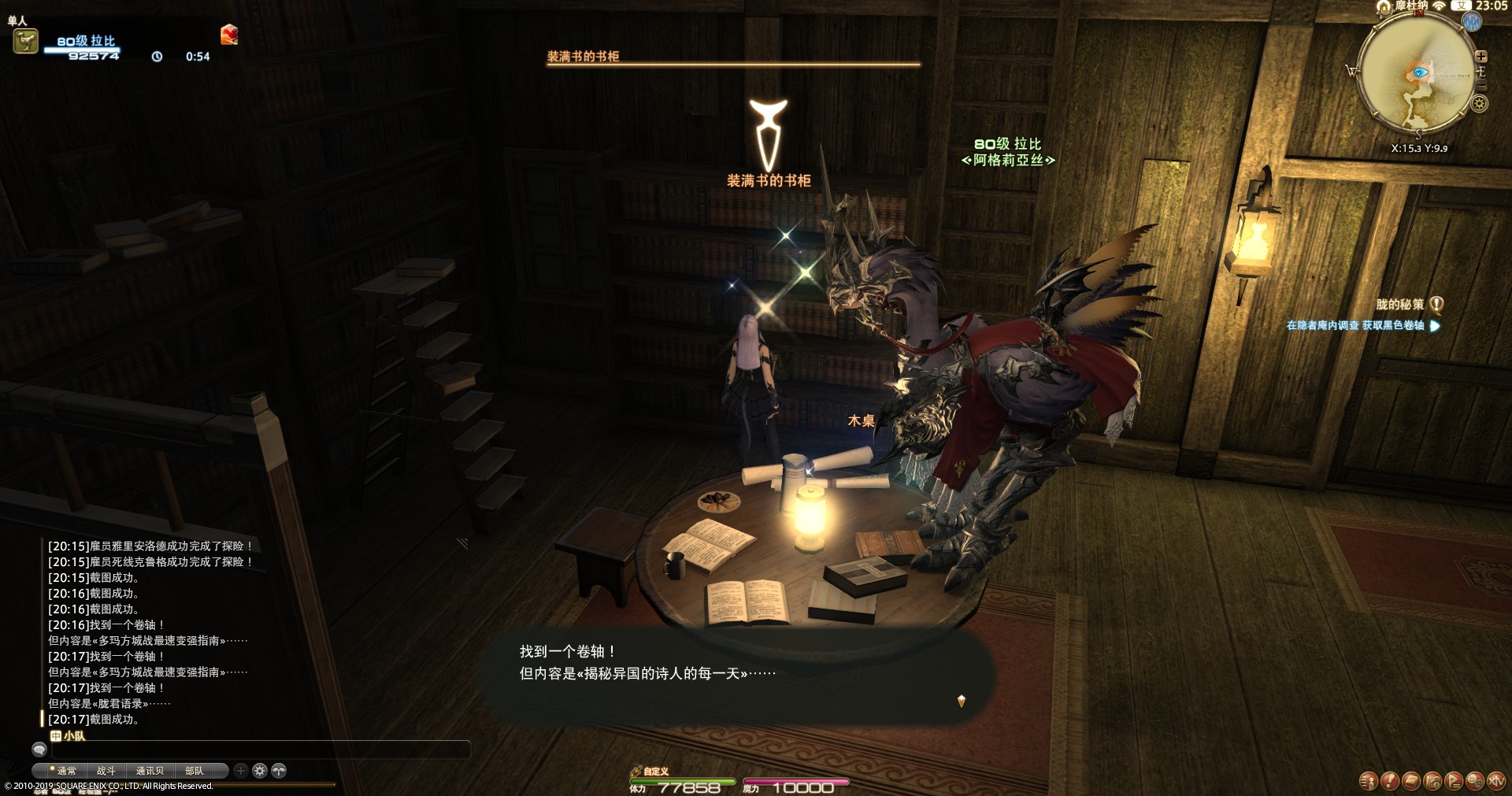Open minimap settings gear
The width and height of the screenshot is (1512, 796).
coord(1480,103)
